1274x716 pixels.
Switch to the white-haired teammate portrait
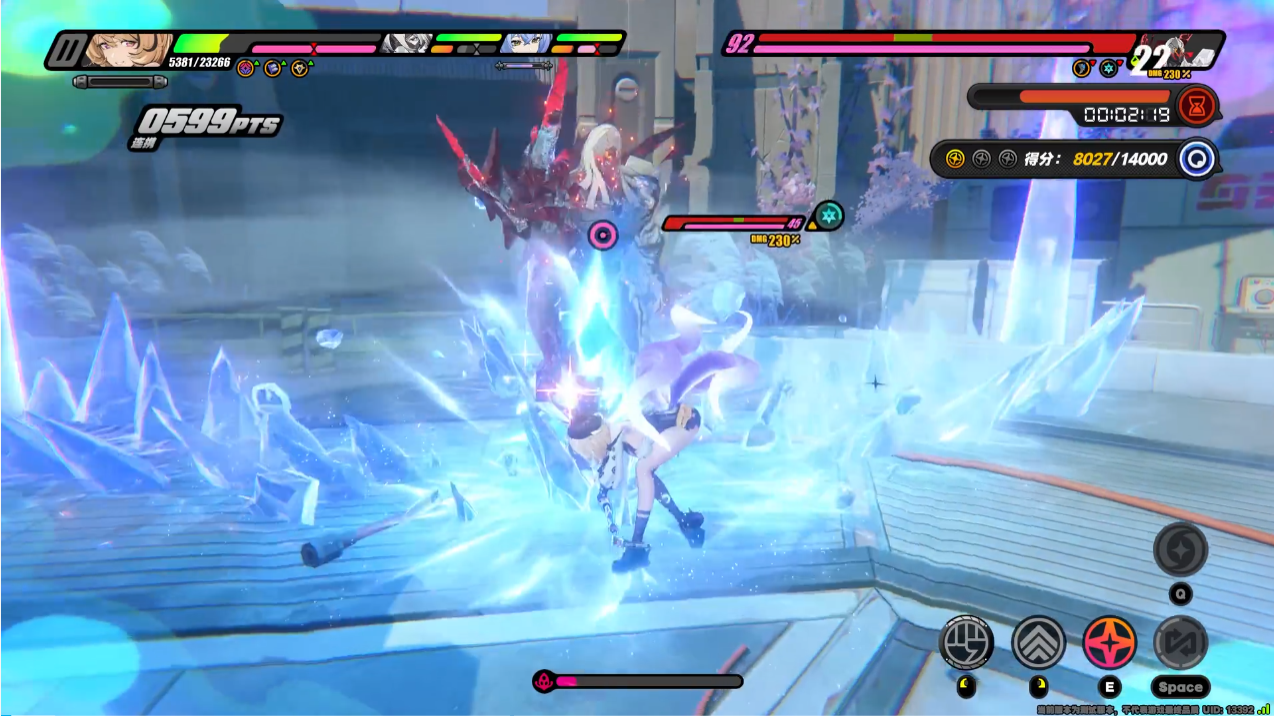tap(406, 44)
